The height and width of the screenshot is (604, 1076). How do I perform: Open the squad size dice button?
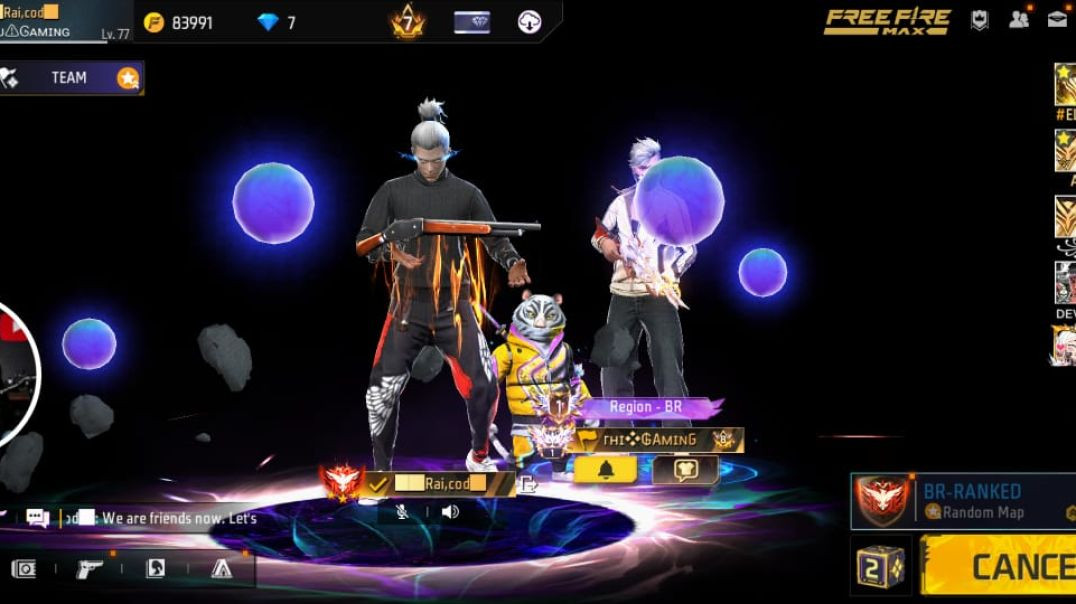click(881, 566)
